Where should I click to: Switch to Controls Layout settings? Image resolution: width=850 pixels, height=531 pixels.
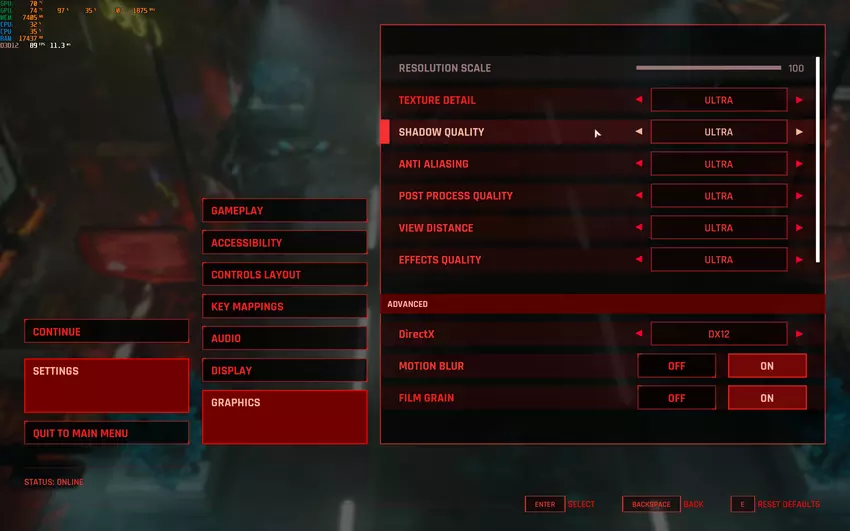coord(284,275)
